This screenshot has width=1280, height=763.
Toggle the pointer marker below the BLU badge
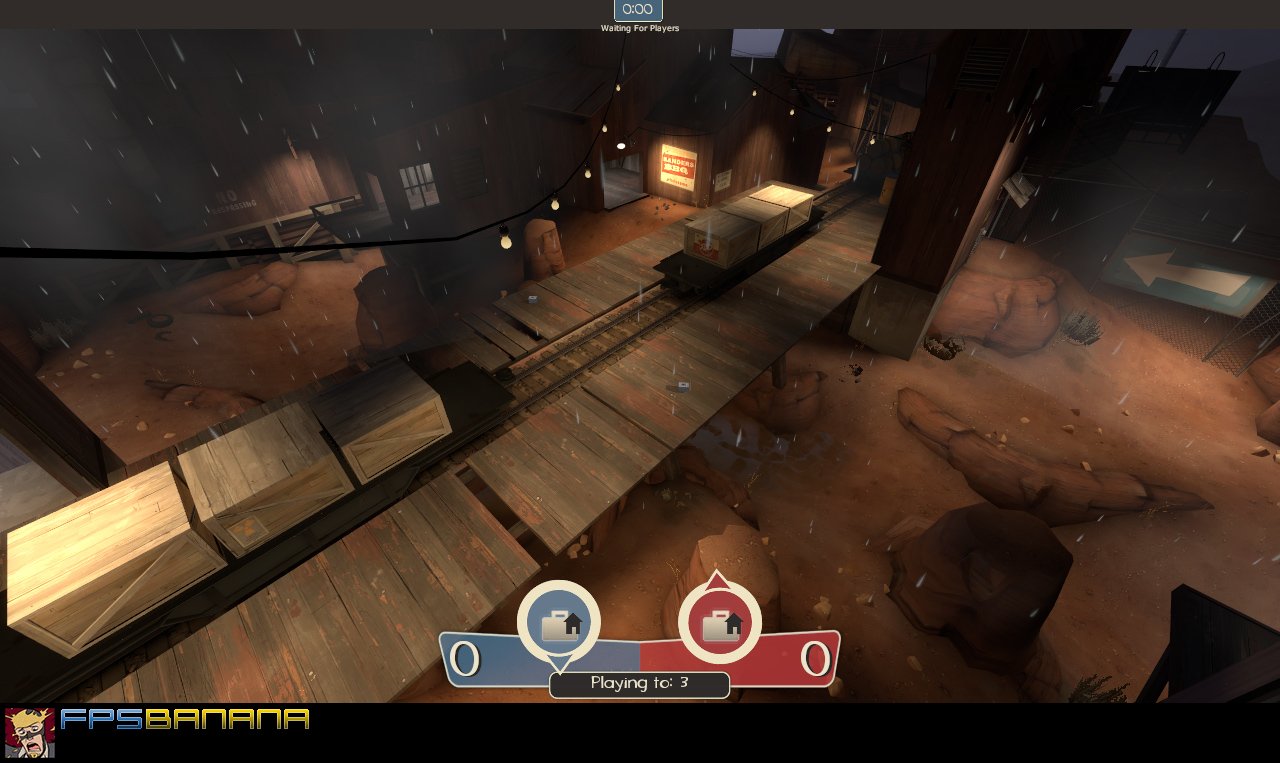pos(560,663)
